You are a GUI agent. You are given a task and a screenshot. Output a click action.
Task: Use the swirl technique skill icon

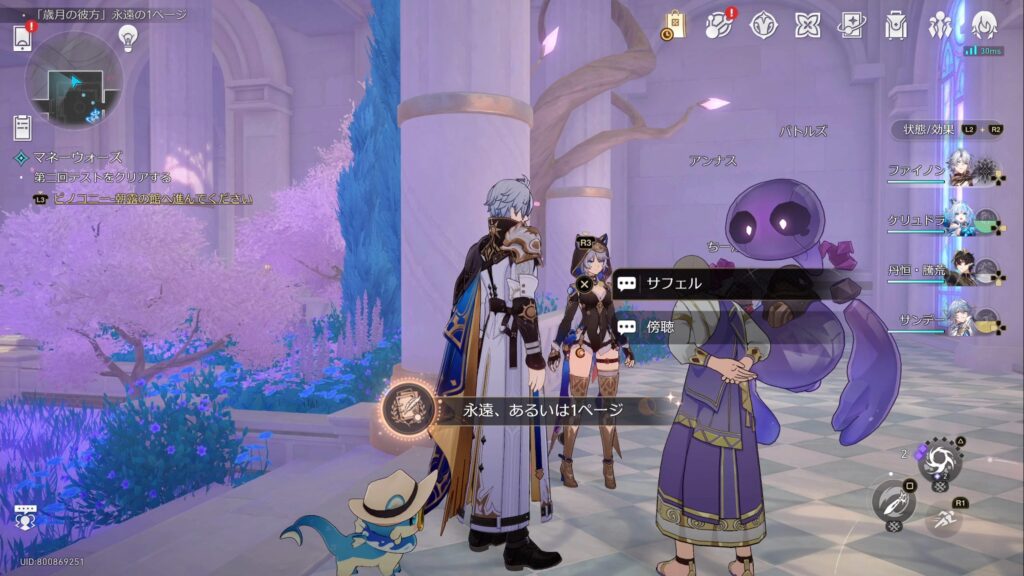pos(939,461)
